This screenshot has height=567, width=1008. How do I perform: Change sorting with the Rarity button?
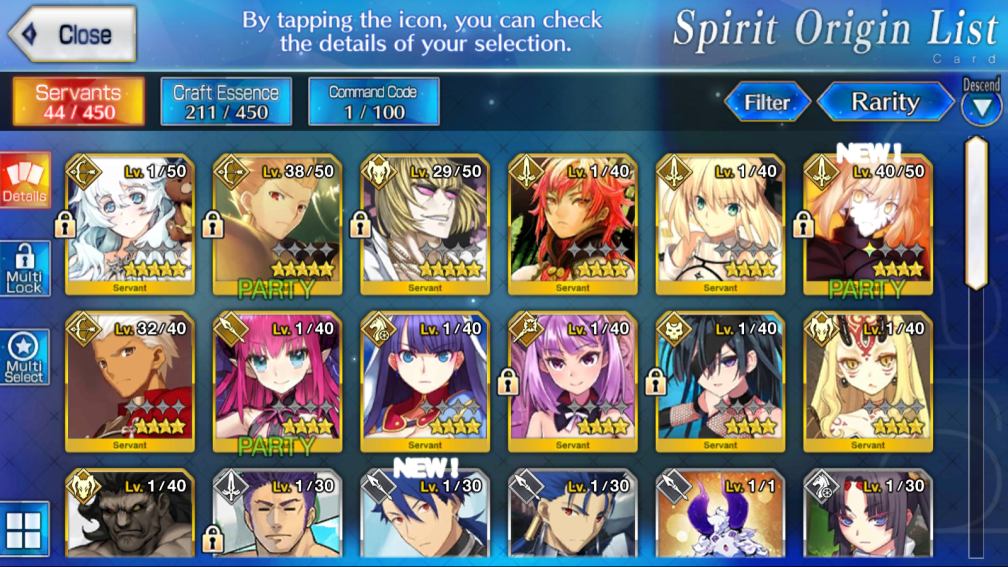885,102
